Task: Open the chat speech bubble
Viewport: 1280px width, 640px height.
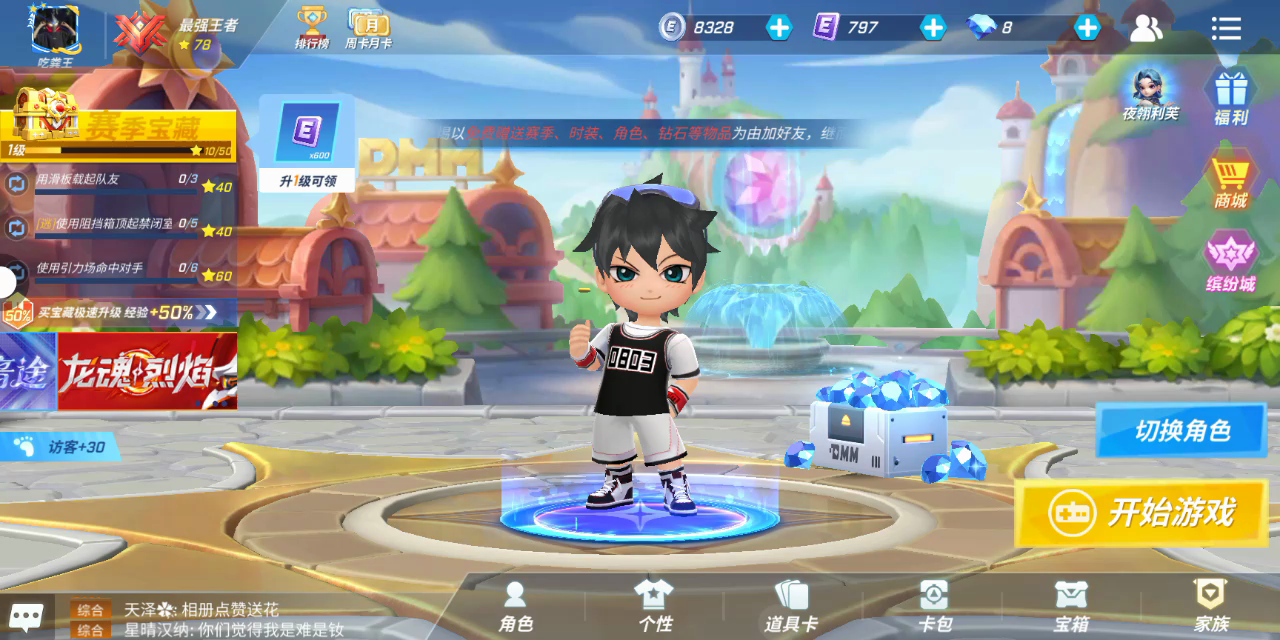Action: 26,615
